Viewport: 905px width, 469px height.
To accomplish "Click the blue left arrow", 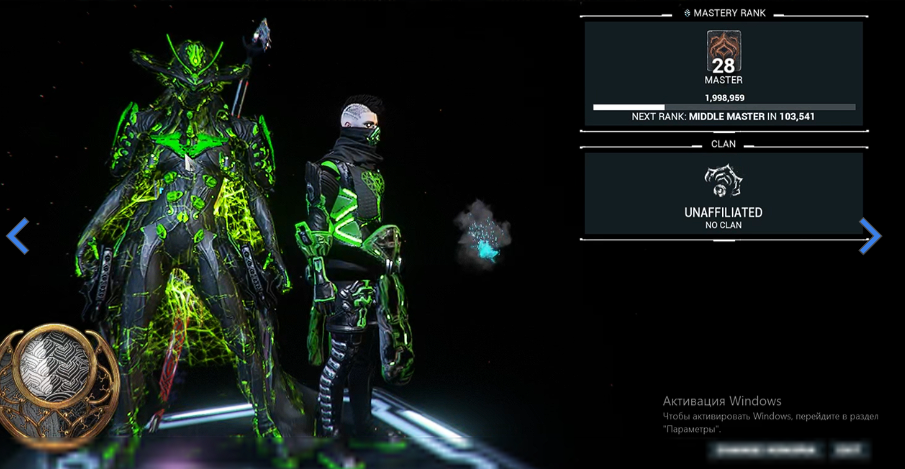I will tap(18, 236).
